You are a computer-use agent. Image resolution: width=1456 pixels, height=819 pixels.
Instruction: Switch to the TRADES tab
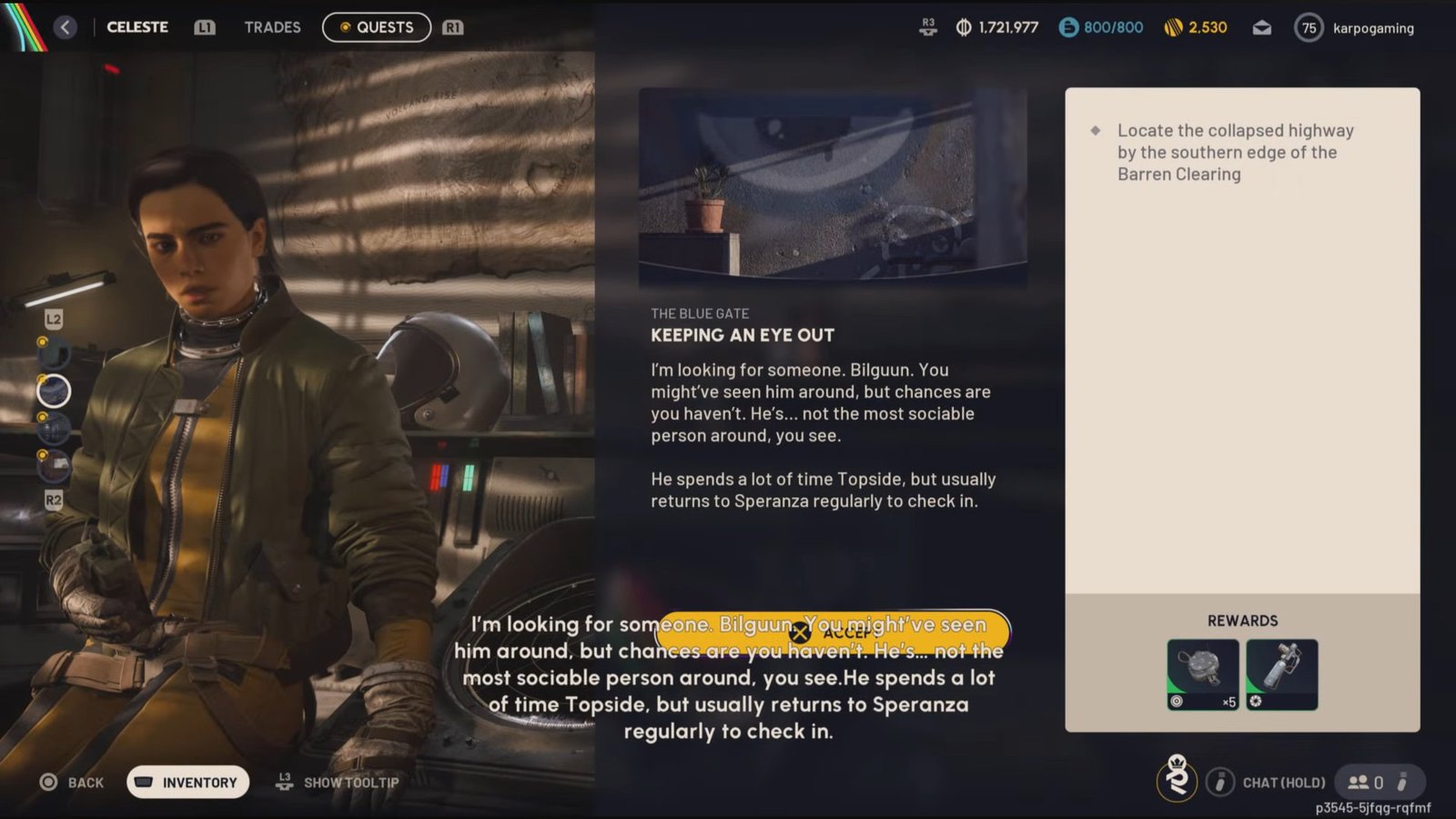point(271,27)
